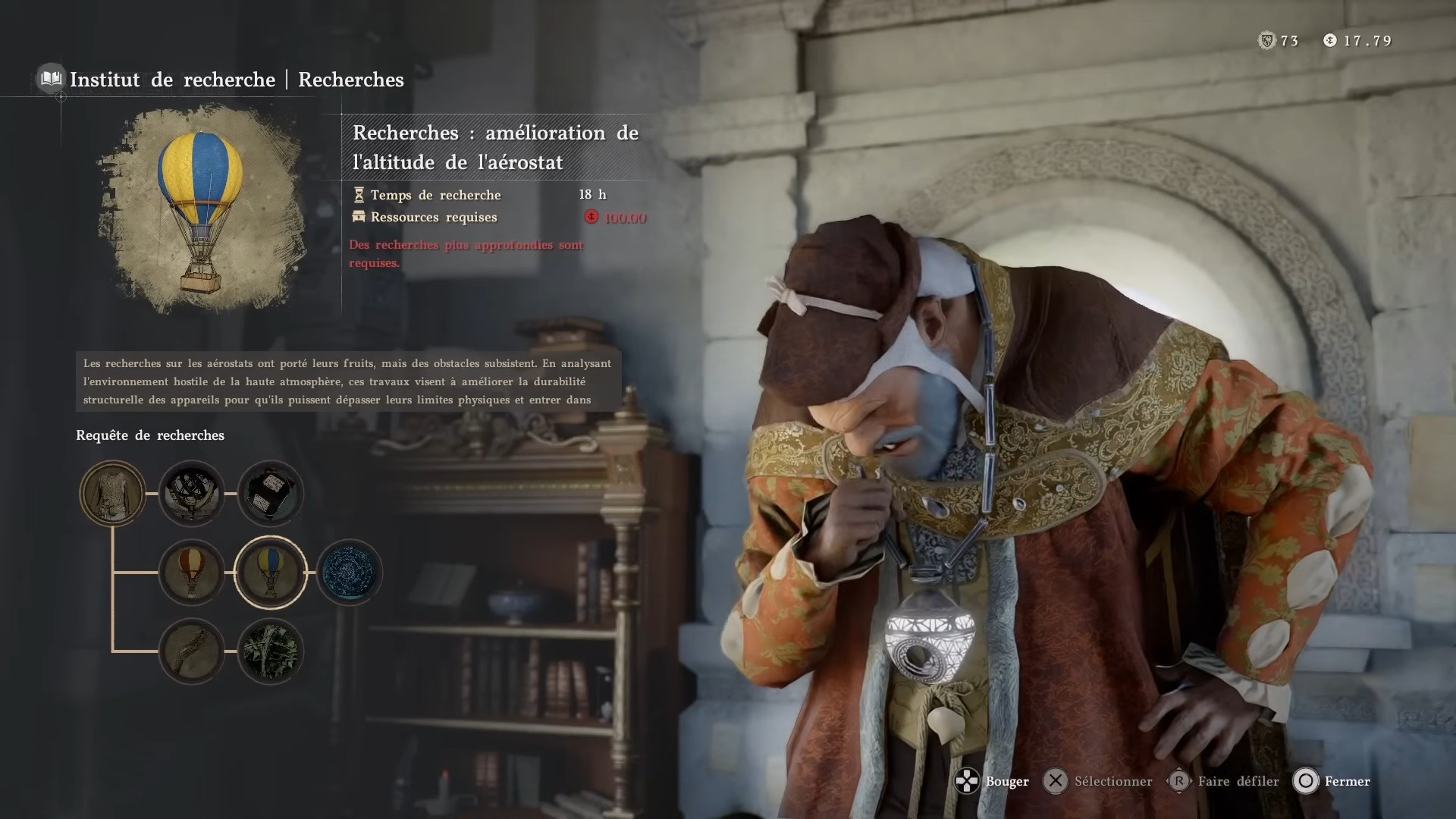Select the blue and yellow aerostat node
This screenshot has width=1456, height=819.
(271, 573)
